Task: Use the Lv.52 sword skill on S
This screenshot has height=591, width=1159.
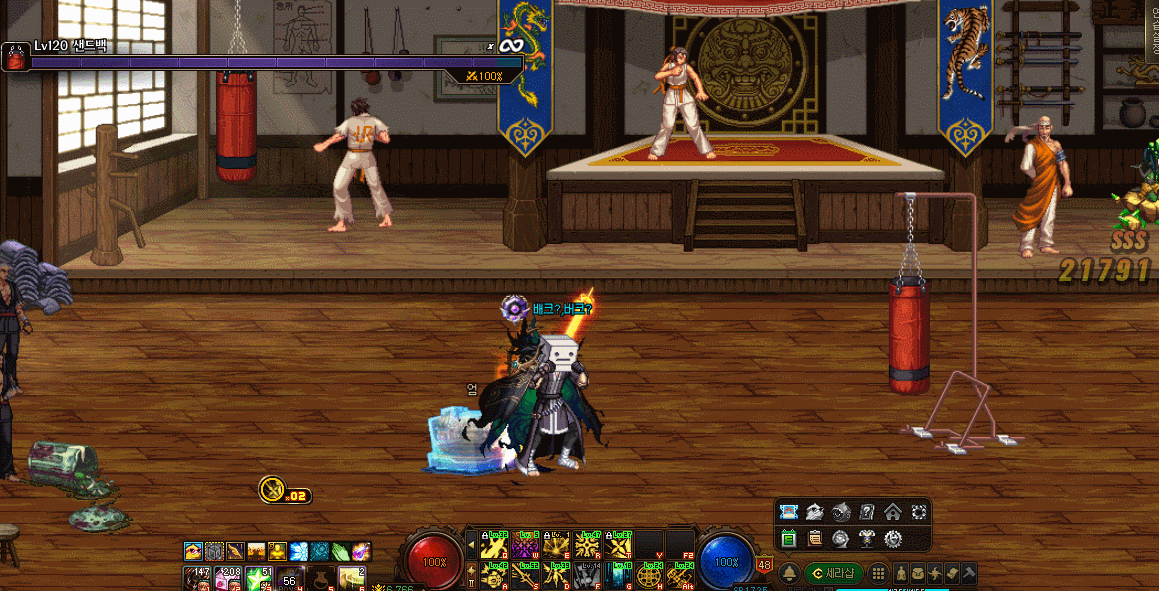Action: (526, 575)
